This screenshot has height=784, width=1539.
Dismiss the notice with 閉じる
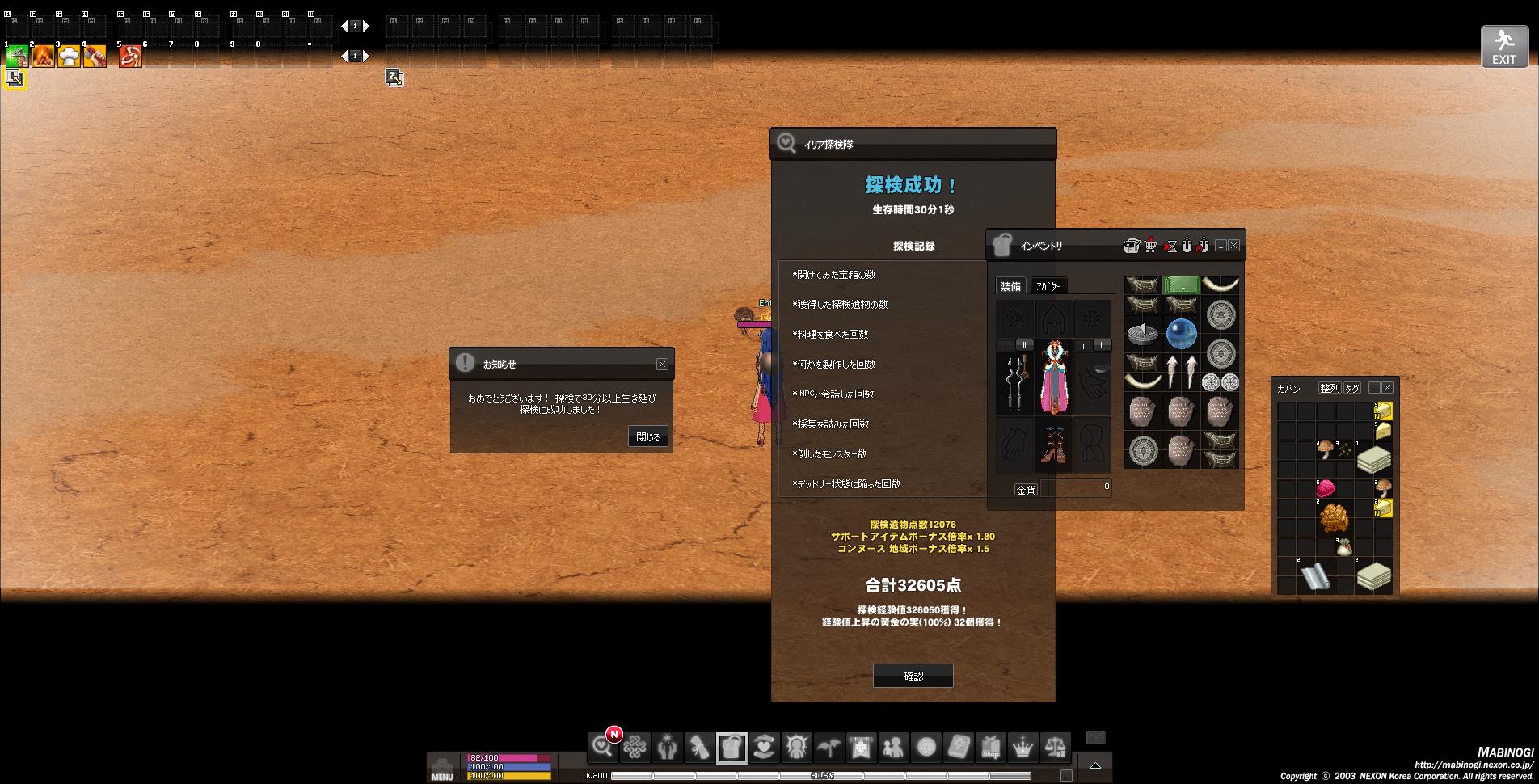(x=647, y=436)
